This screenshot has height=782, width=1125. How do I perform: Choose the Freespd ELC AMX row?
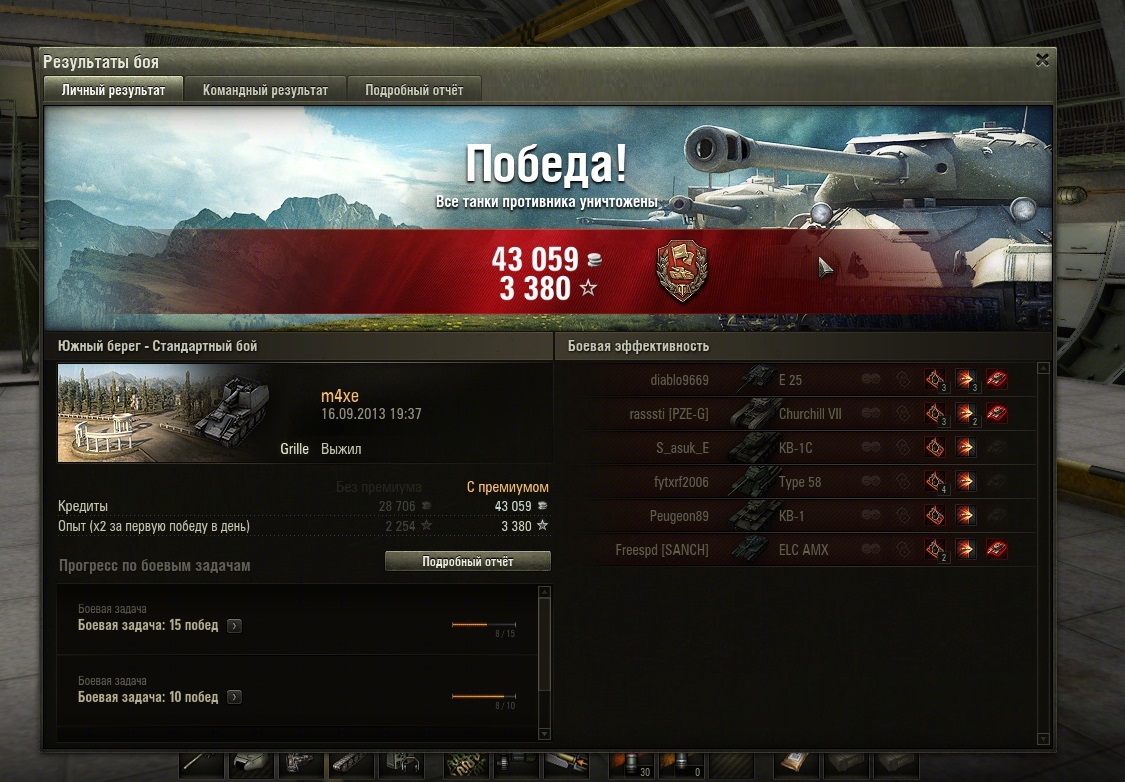800,550
